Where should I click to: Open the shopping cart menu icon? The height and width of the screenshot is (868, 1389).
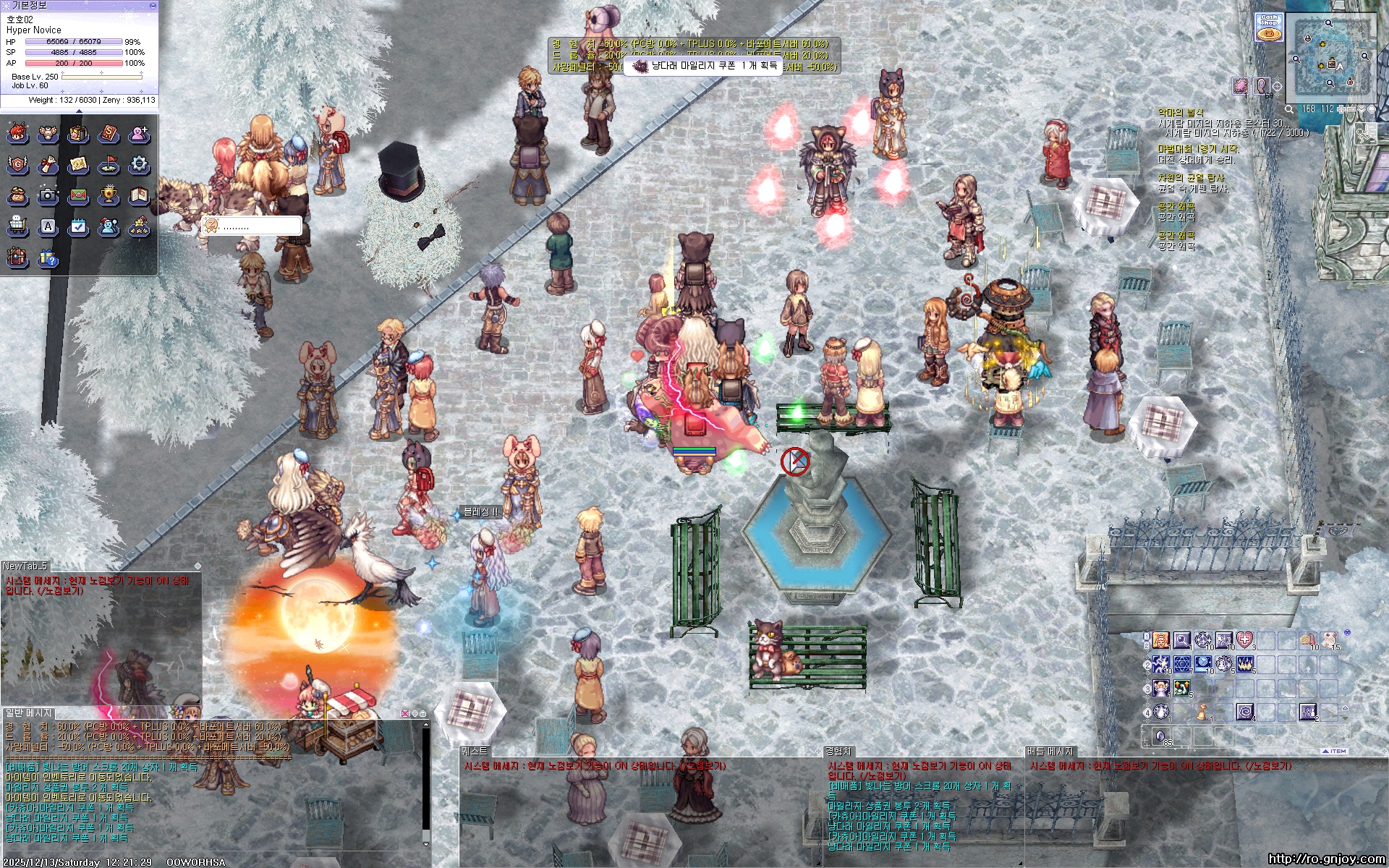[17, 226]
